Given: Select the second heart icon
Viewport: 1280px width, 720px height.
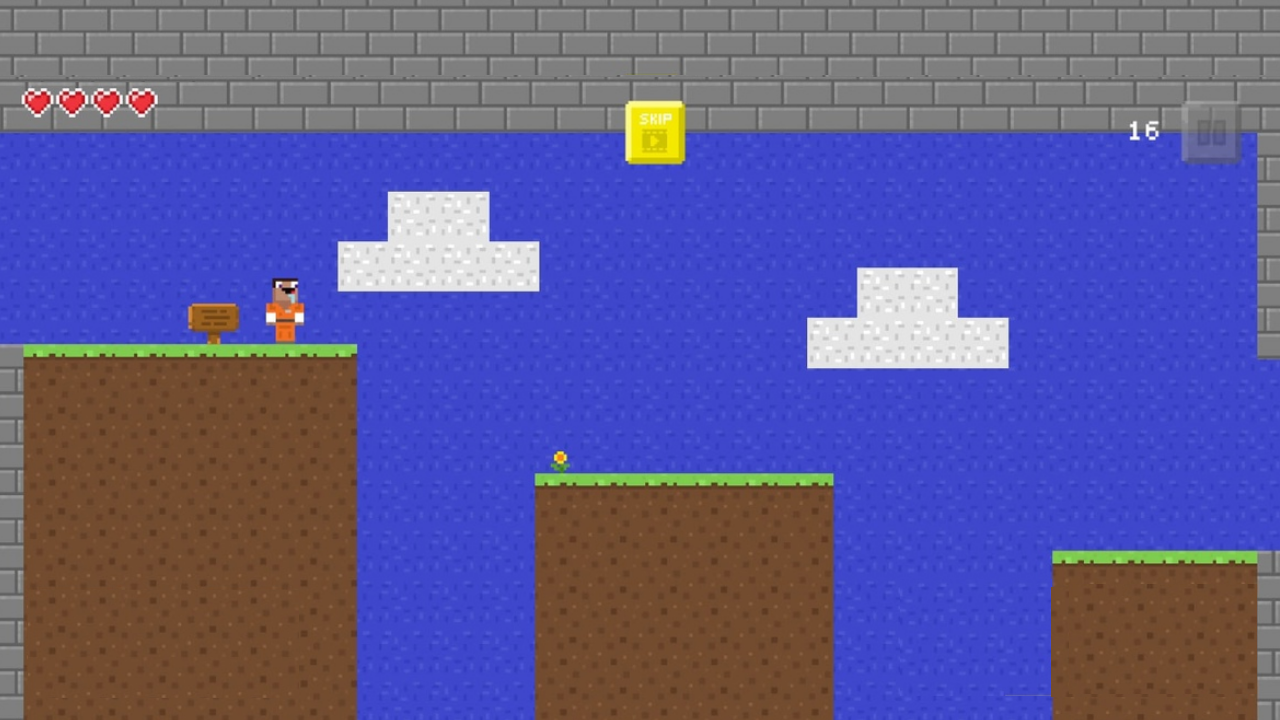Looking at the screenshot, I should [x=71, y=102].
